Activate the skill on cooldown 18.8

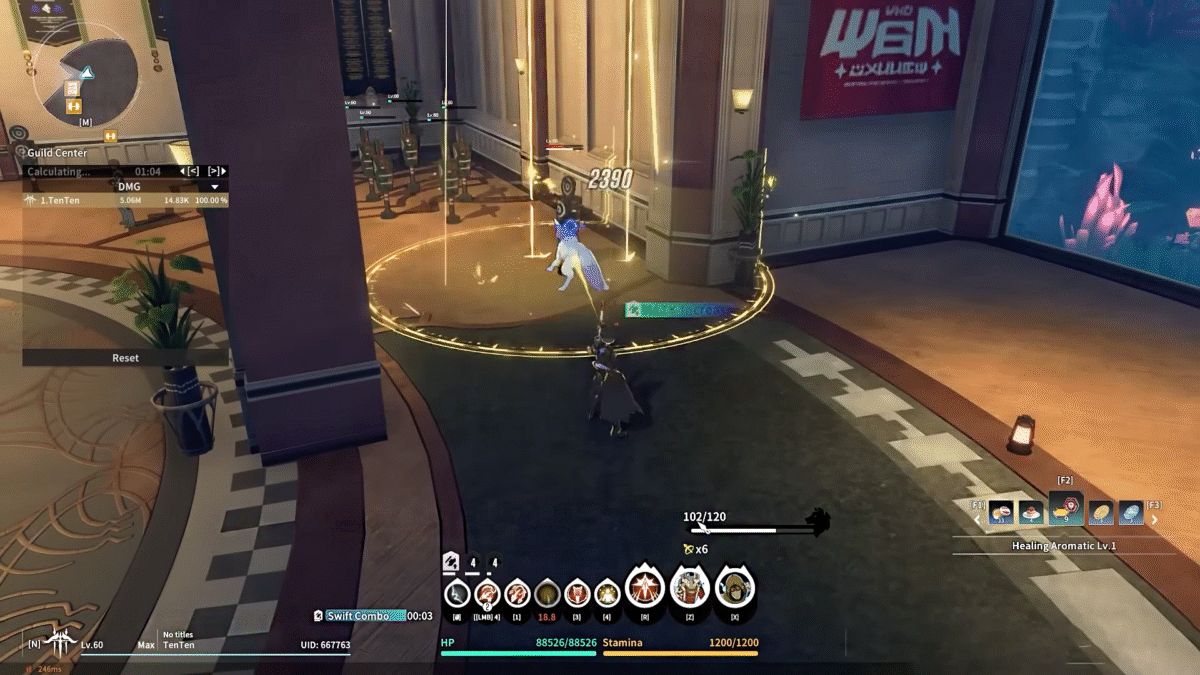547,594
